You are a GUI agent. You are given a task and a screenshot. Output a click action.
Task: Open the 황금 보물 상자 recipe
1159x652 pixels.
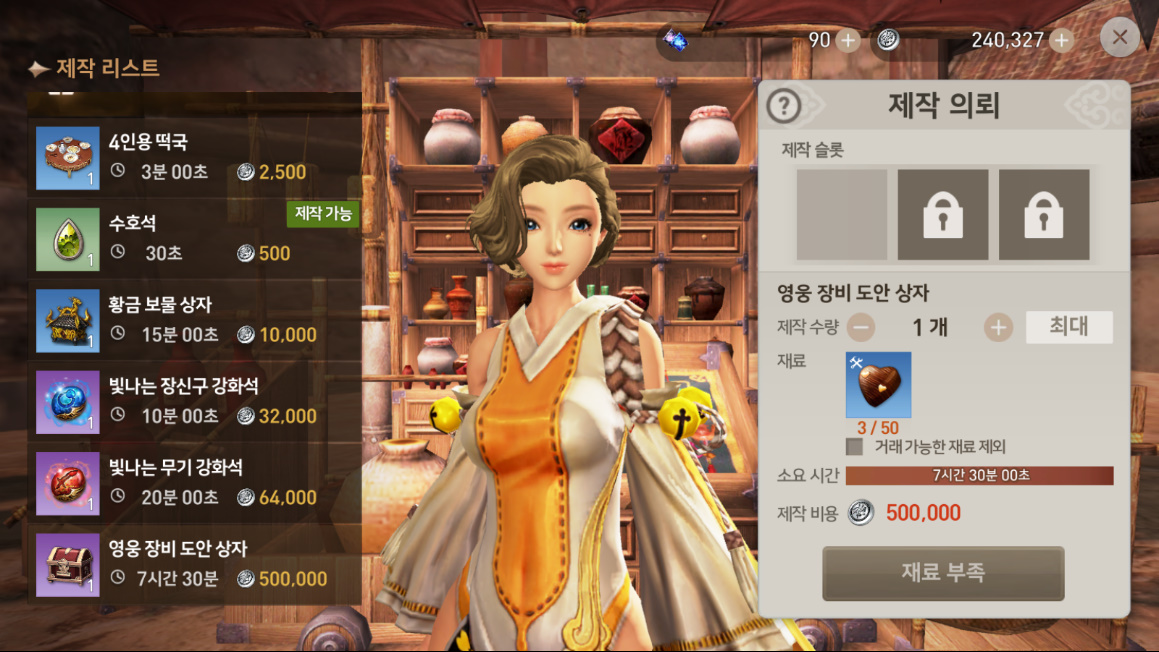(195, 320)
